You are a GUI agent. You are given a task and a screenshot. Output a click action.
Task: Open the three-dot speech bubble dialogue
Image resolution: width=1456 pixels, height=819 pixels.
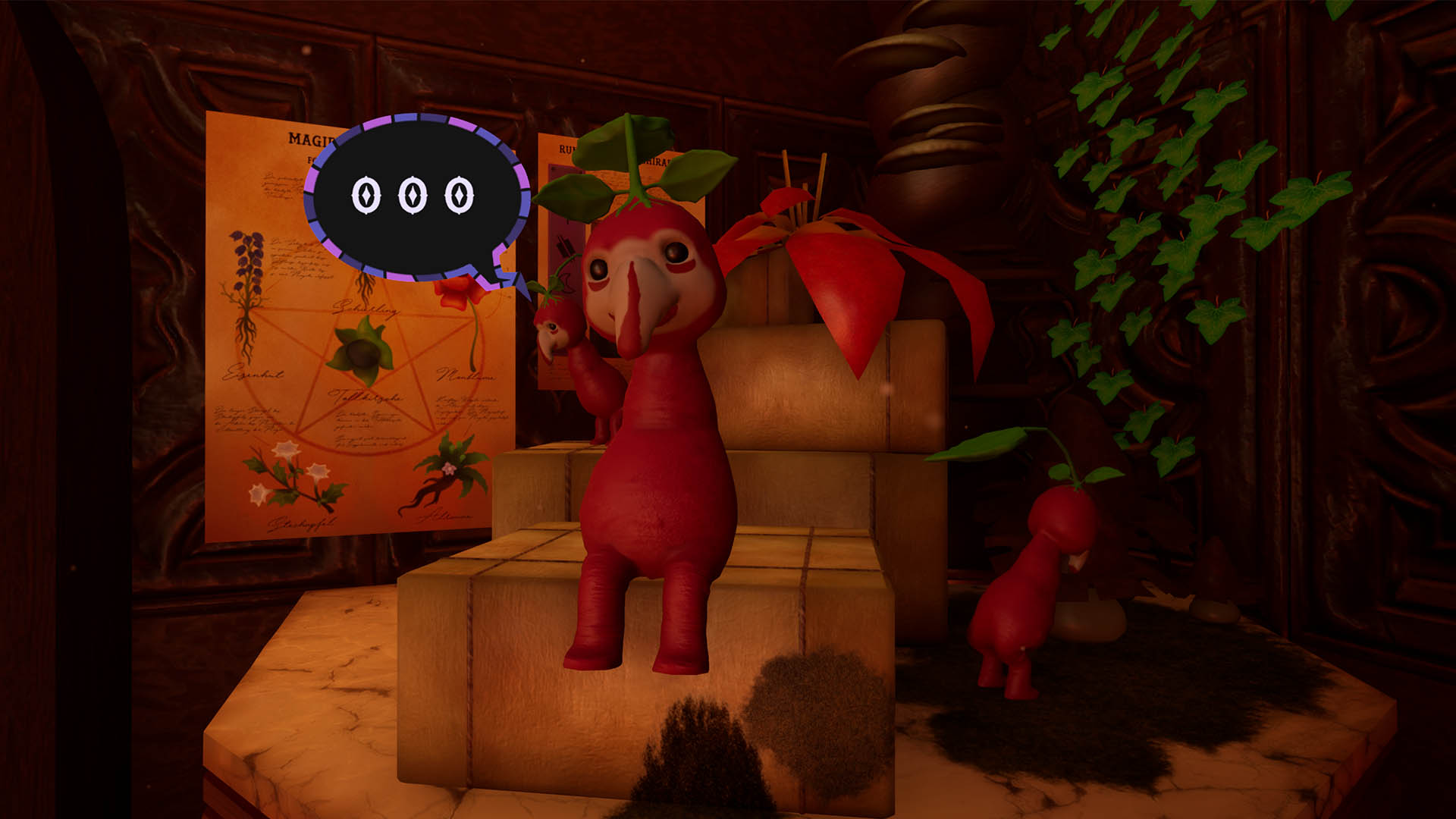coord(413,196)
